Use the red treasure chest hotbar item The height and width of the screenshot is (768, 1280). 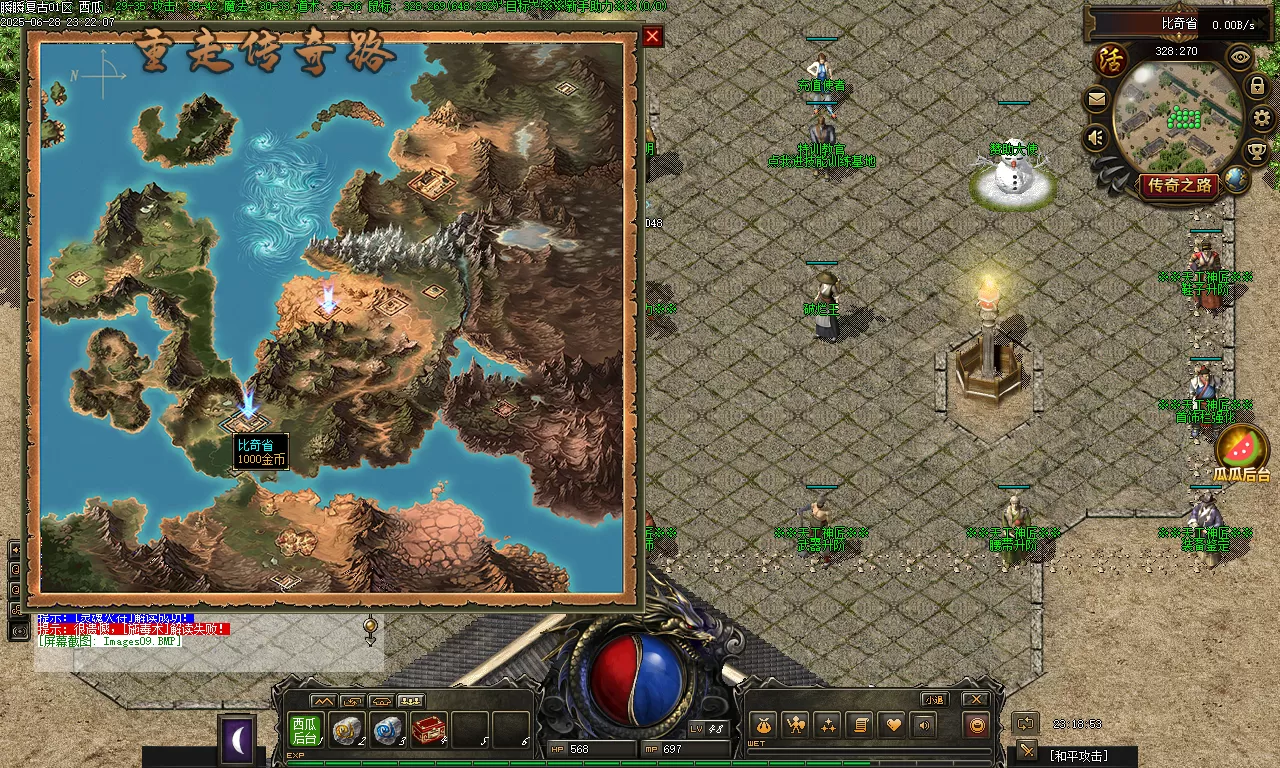point(429,730)
